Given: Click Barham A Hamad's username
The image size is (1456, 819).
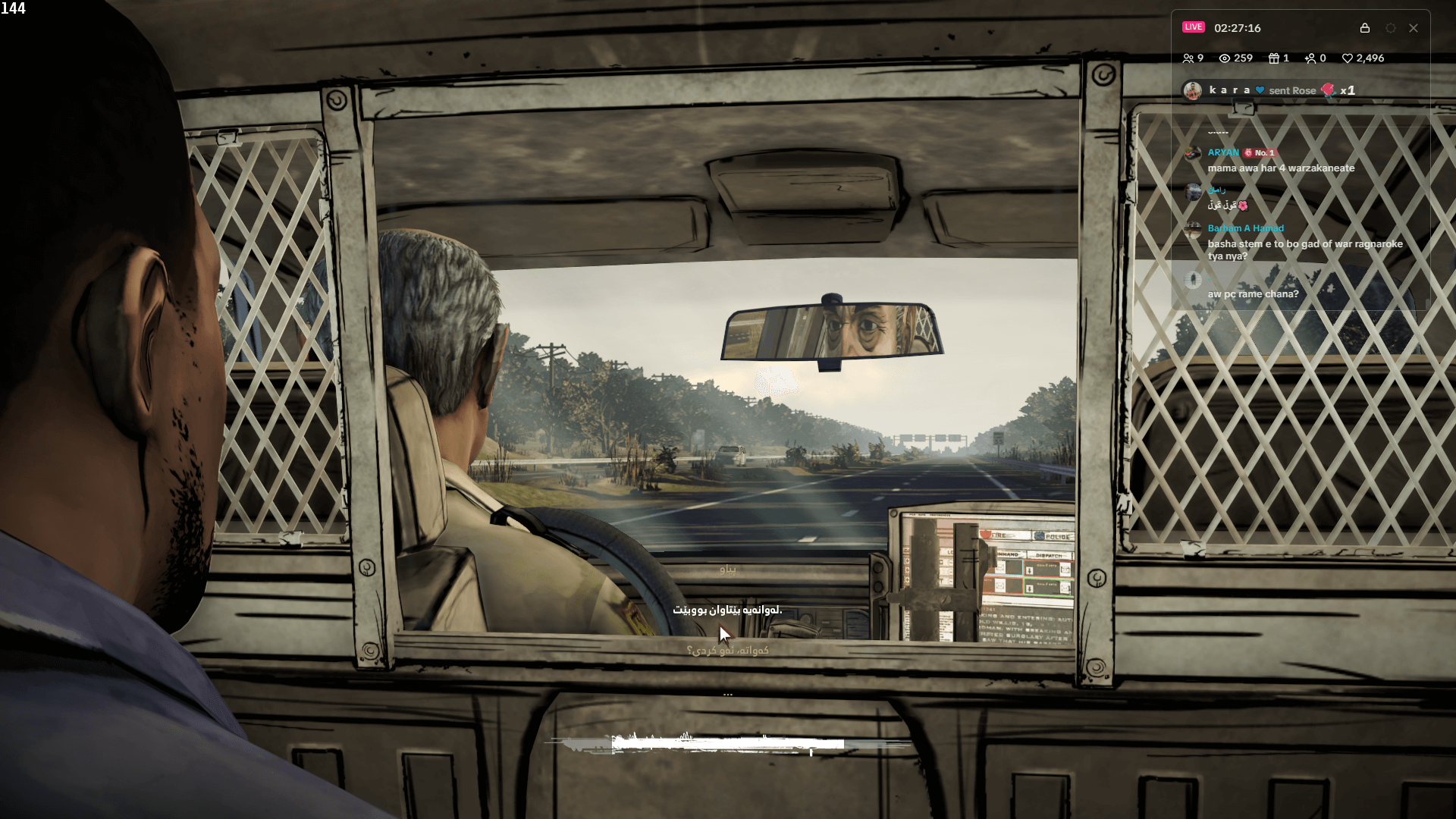Looking at the screenshot, I should tap(1245, 228).
